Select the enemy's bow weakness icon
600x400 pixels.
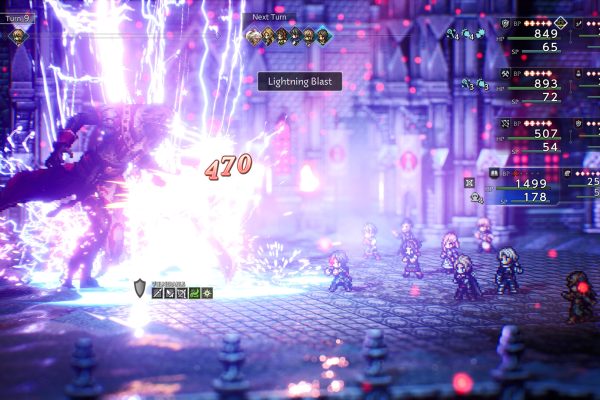(182, 293)
